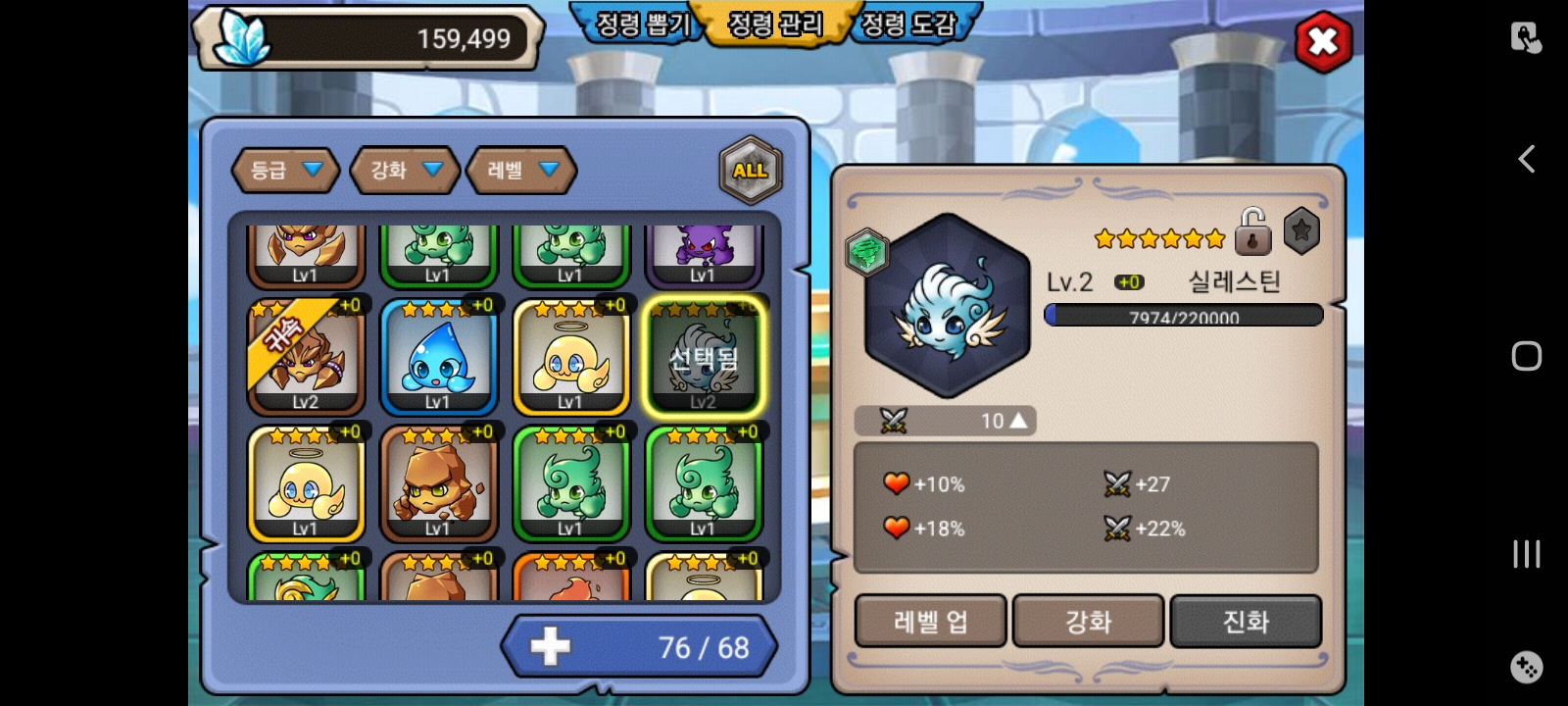The width and height of the screenshot is (1568, 706).
Task: Click the currently selected 선택됨 spirit
Action: (703, 358)
